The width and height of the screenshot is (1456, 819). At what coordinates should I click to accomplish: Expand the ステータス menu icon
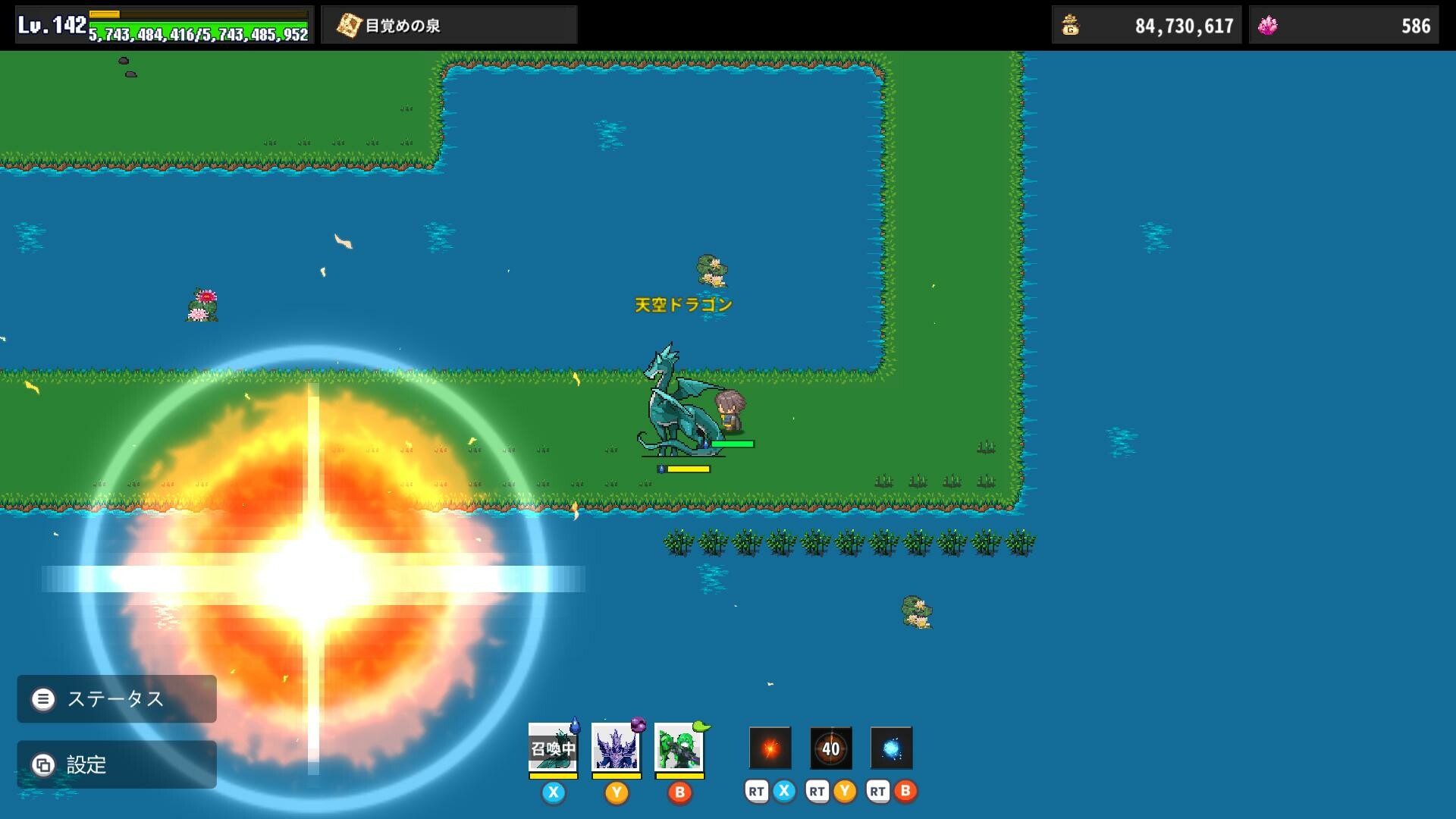click(x=43, y=699)
